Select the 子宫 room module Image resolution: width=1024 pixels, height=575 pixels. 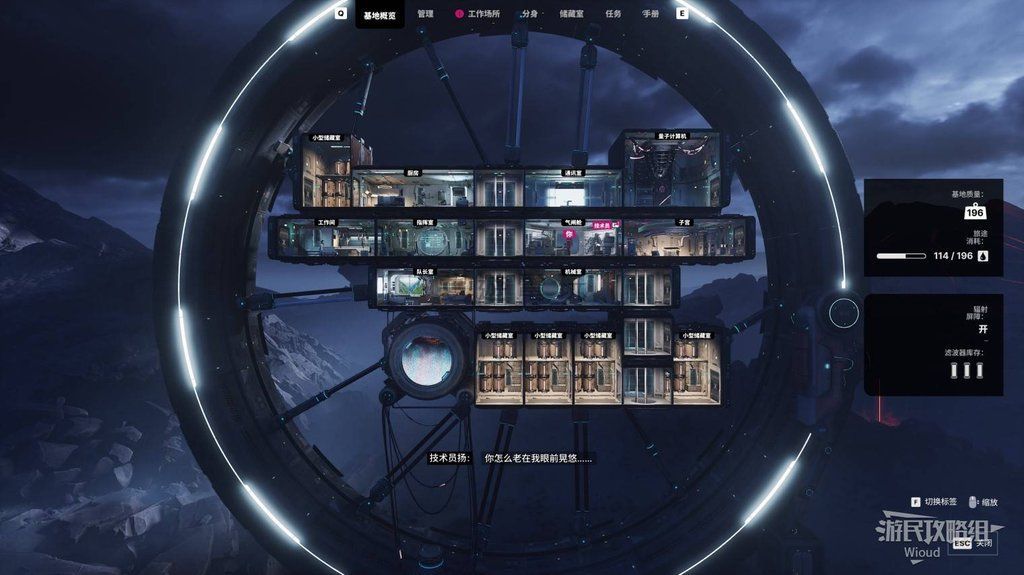tap(684, 240)
